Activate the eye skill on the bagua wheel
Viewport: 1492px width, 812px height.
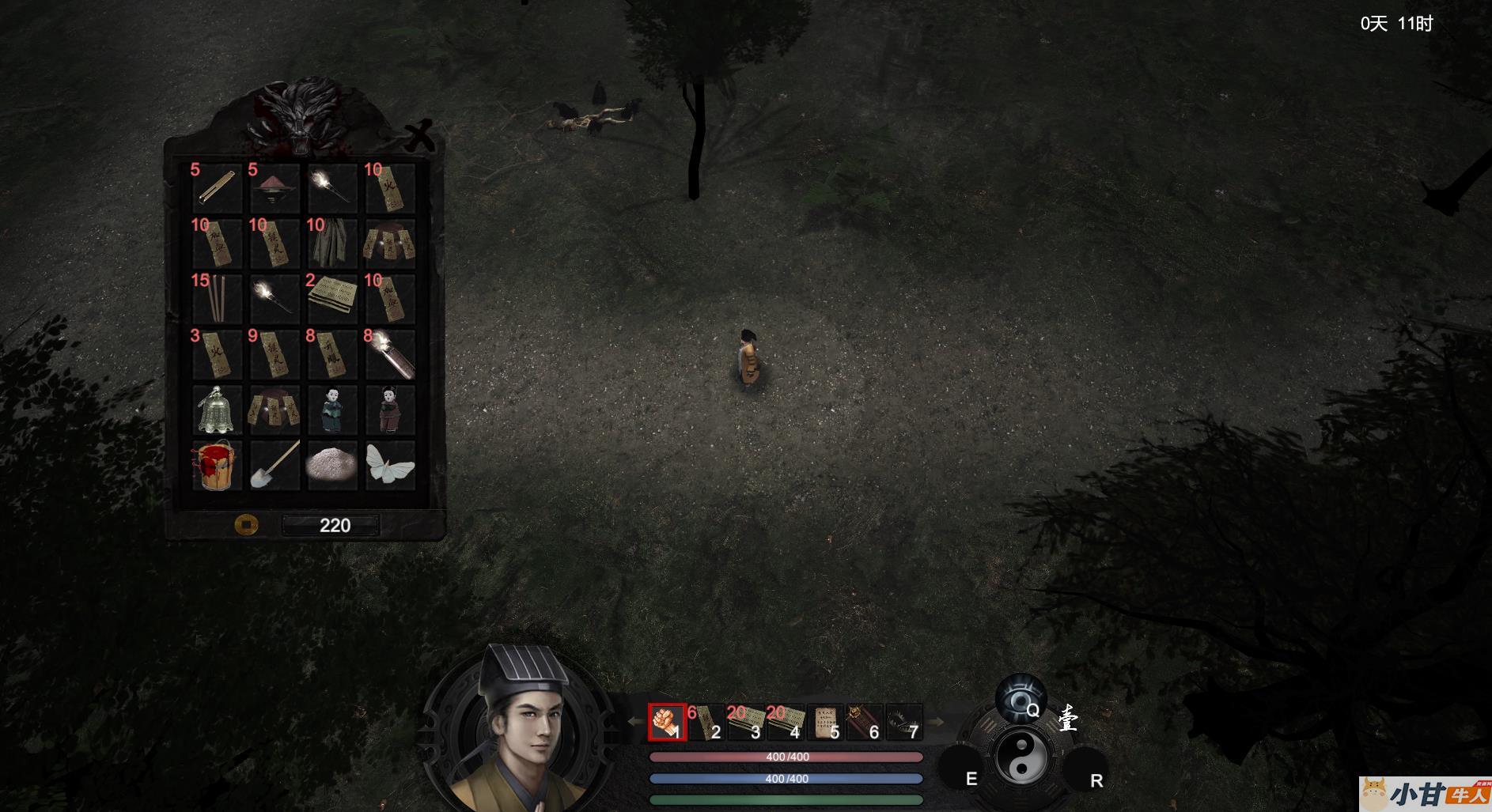(1020, 699)
